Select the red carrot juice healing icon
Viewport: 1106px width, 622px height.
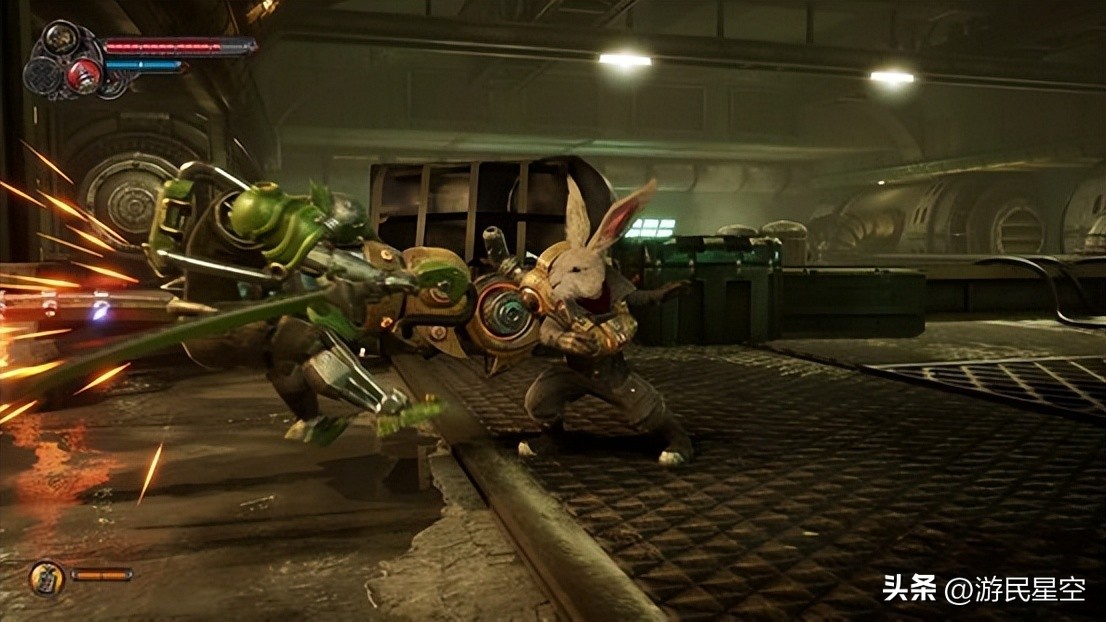85,72
